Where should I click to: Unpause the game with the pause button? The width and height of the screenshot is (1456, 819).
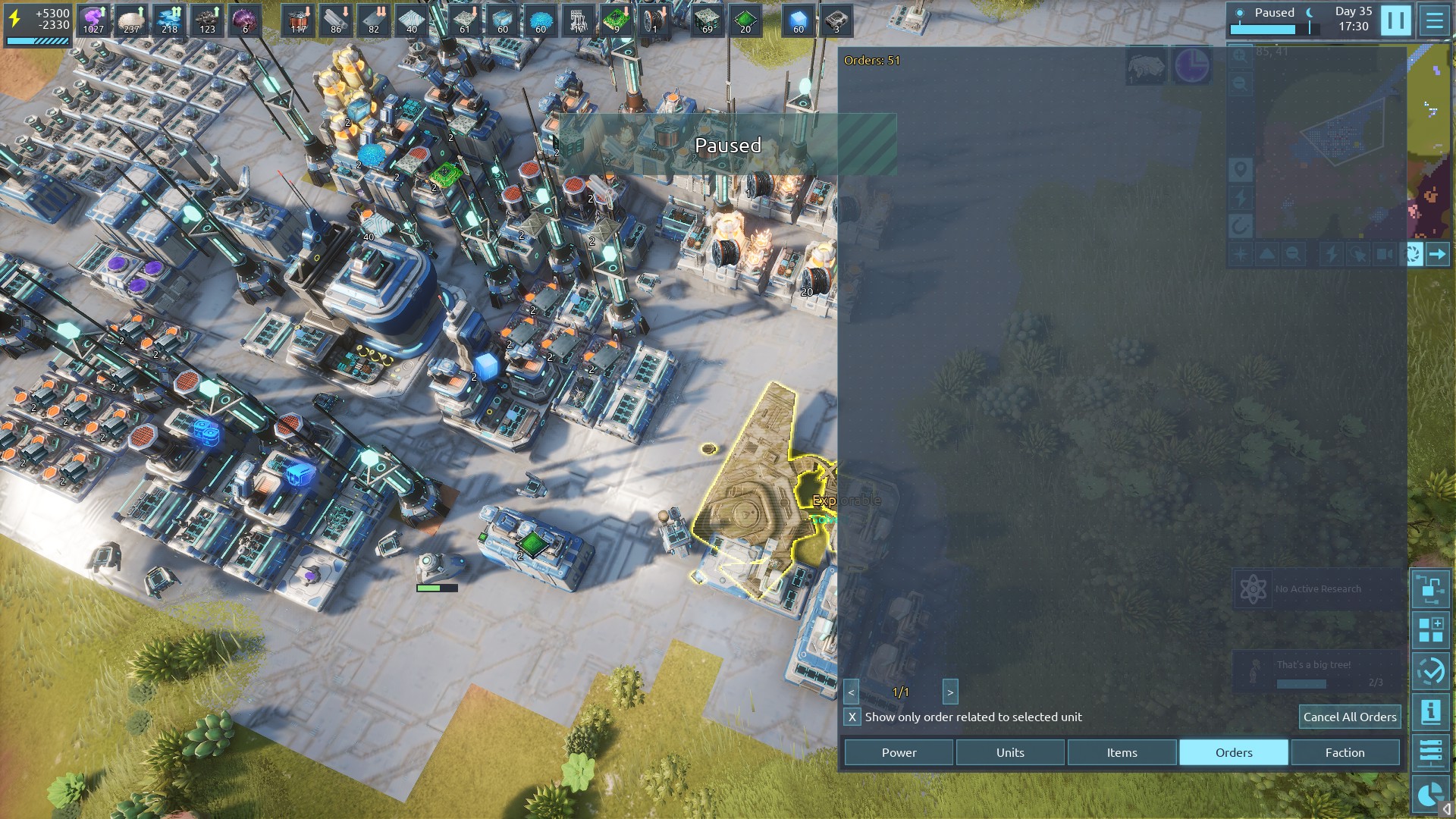pyautogui.click(x=1395, y=20)
